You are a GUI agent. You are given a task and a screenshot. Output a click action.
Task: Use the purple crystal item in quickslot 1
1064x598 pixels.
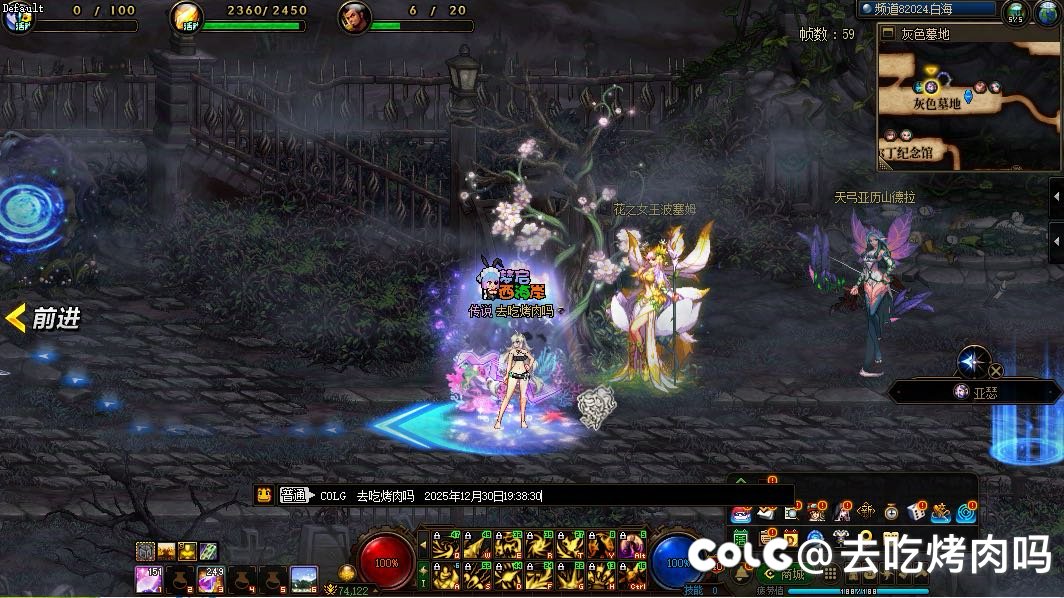(x=149, y=579)
